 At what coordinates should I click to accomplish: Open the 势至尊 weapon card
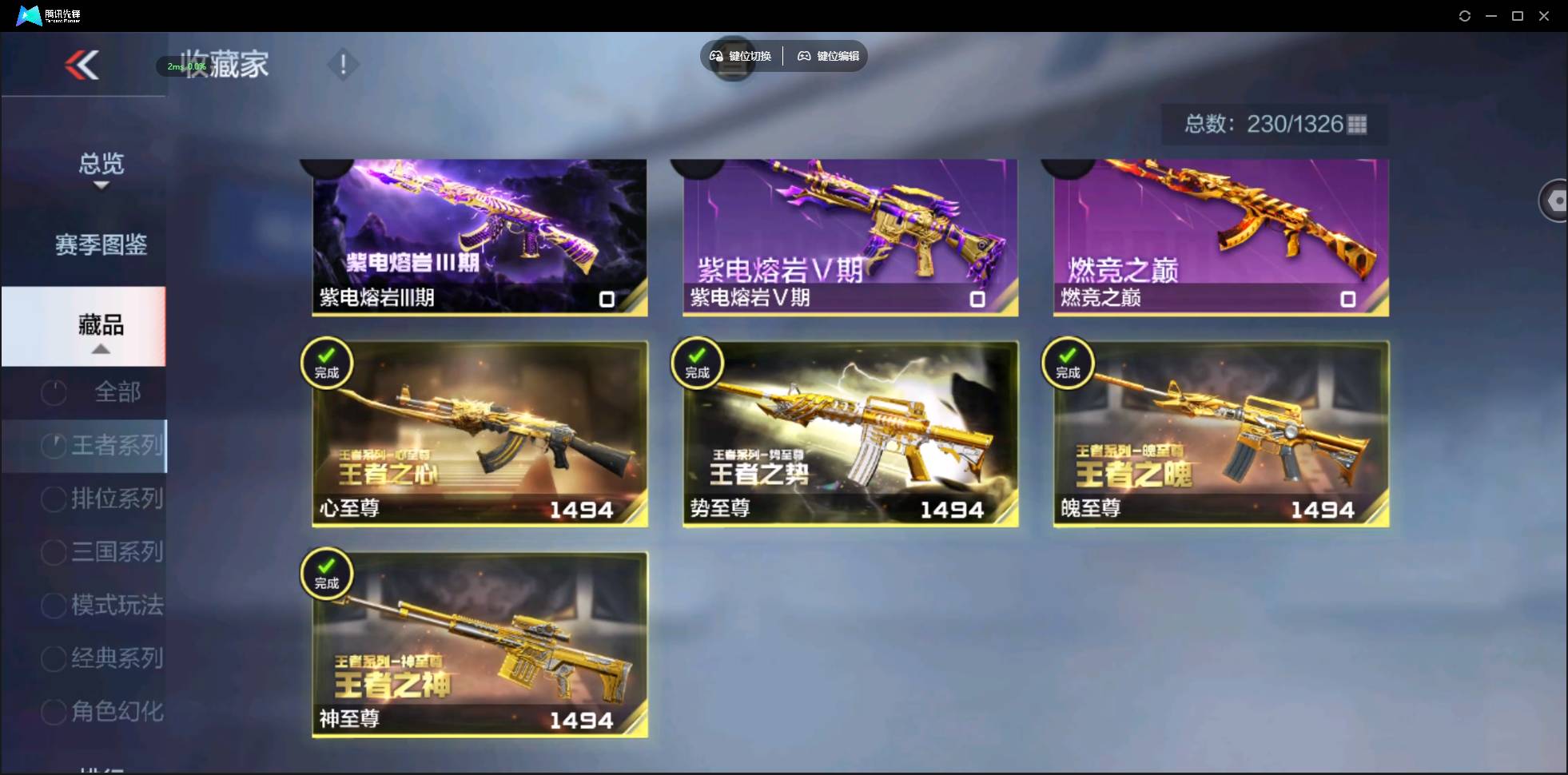pos(849,434)
